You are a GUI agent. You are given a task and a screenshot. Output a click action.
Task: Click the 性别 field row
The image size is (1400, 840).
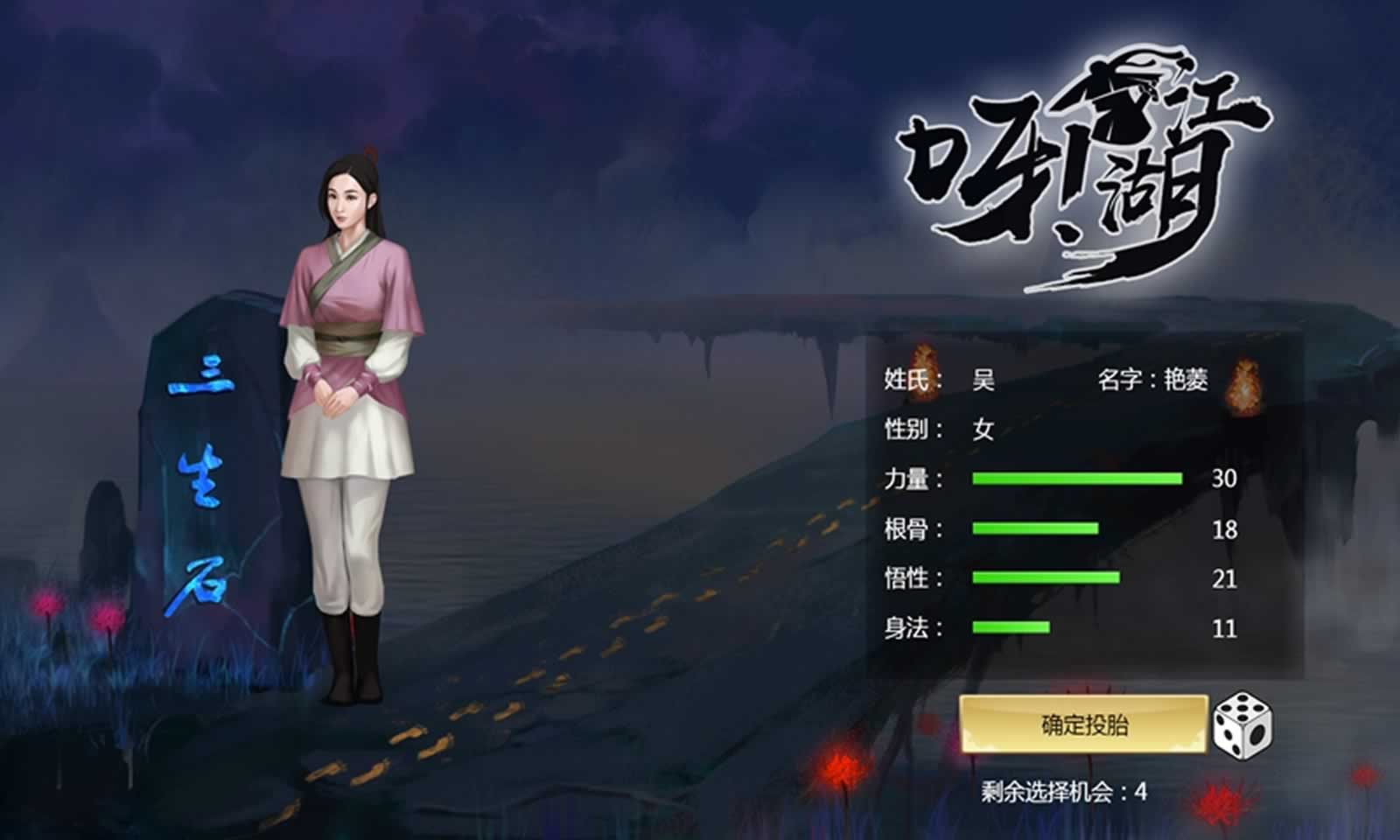(x=911, y=429)
